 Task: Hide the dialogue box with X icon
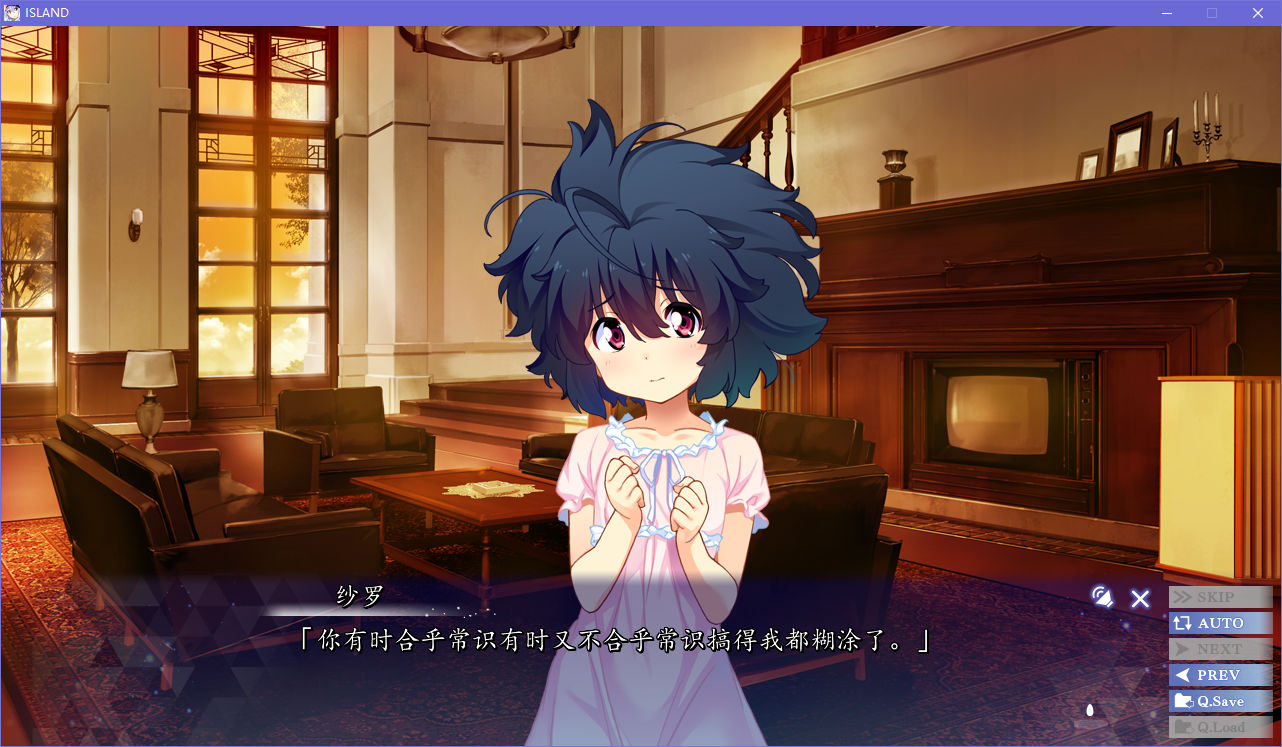[x=1140, y=599]
